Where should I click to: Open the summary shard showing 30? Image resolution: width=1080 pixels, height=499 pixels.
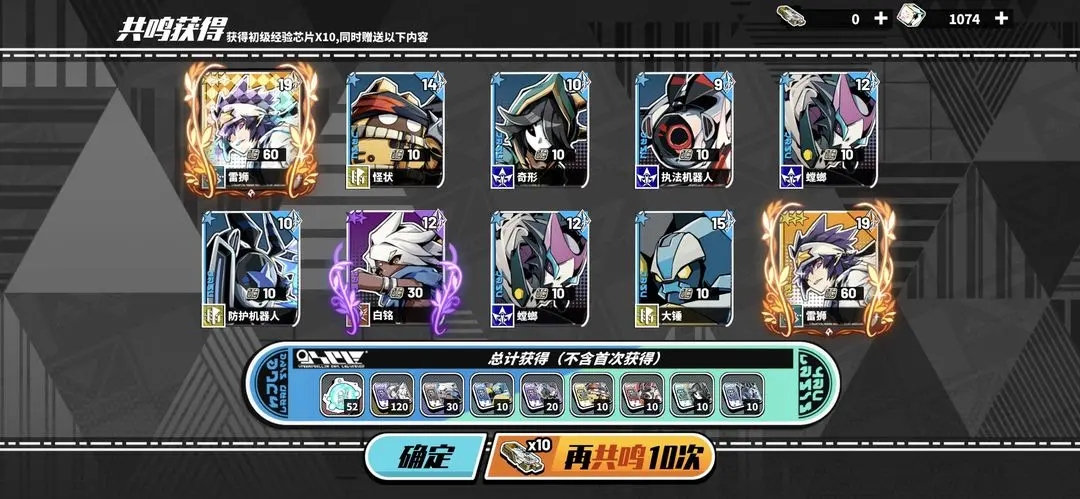(442, 395)
